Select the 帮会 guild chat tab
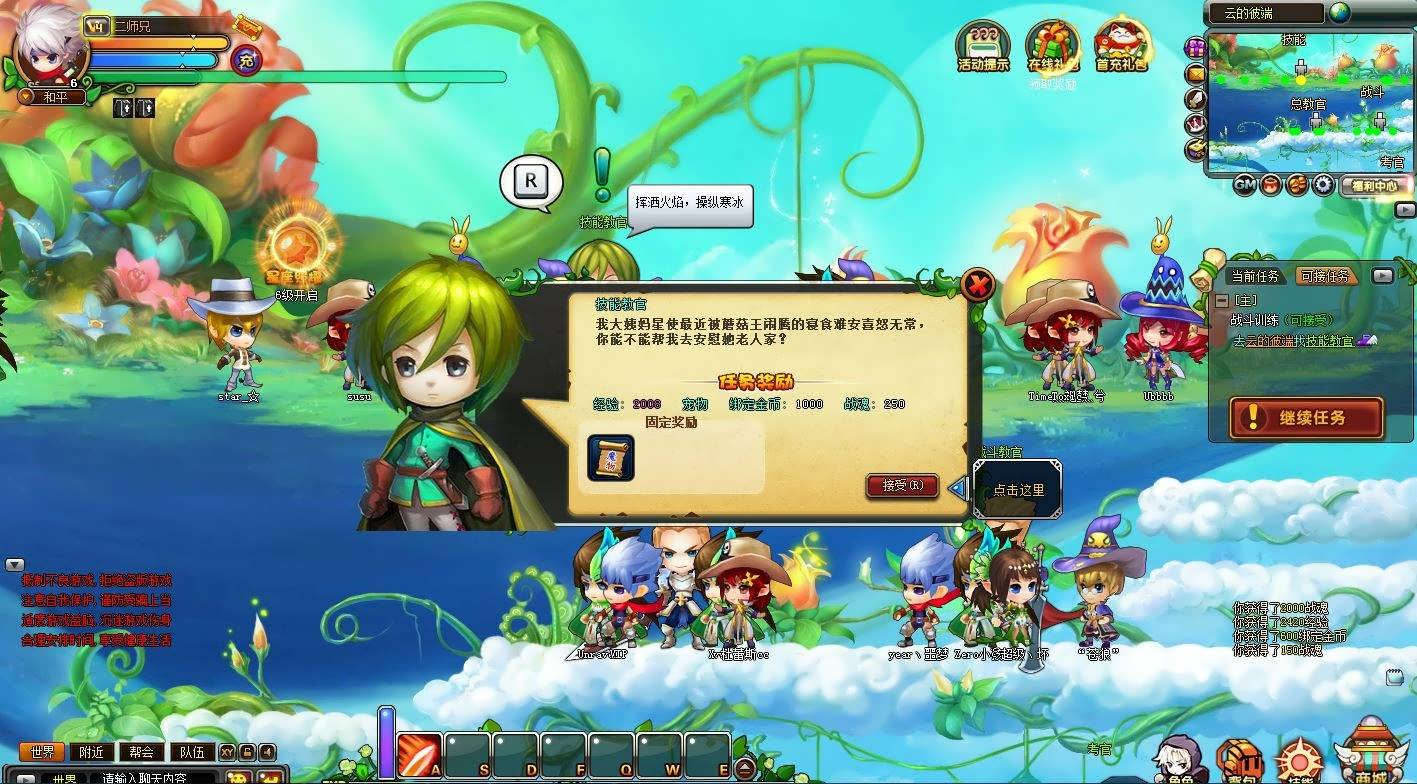 (x=141, y=752)
